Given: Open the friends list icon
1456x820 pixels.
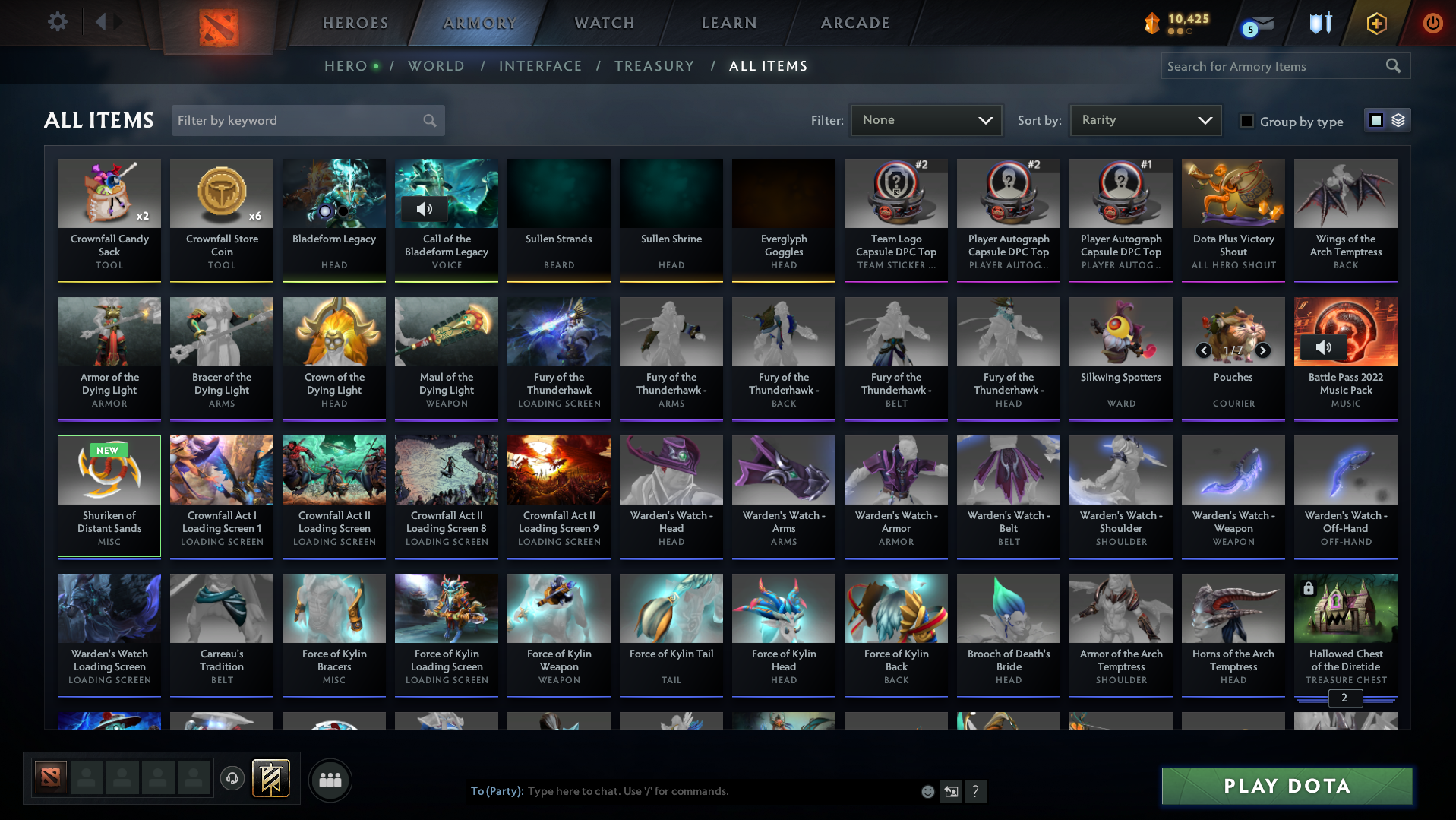Looking at the screenshot, I should point(330,779).
